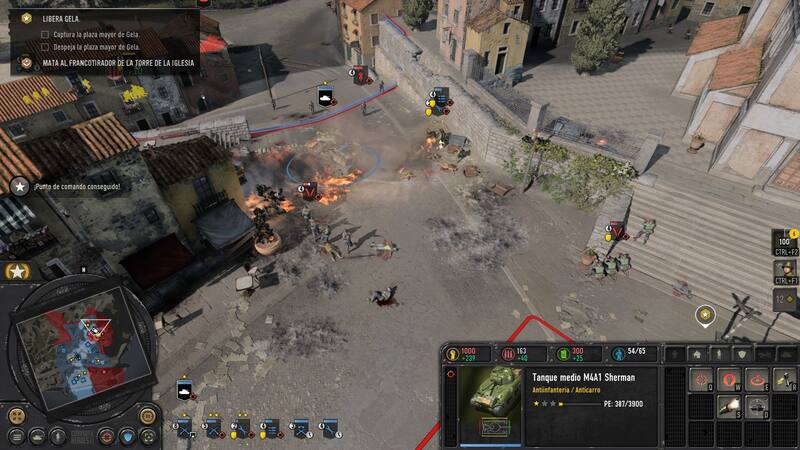Activate the target-crosshair attack command
Image resolution: width=800 pixels, height=450 pixels.
tap(703, 379)
